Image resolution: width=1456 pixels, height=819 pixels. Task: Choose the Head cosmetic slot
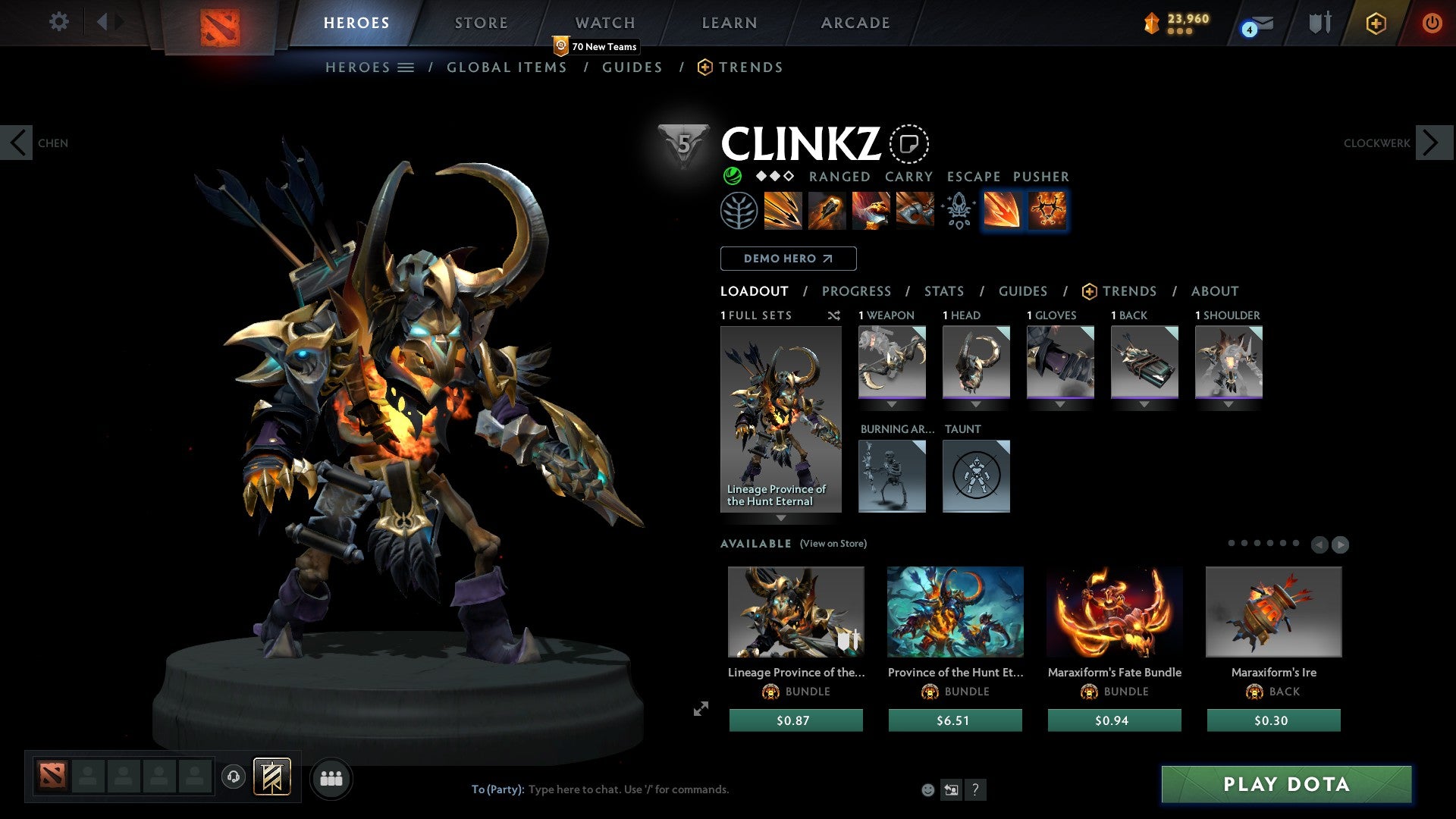(976, 362)
